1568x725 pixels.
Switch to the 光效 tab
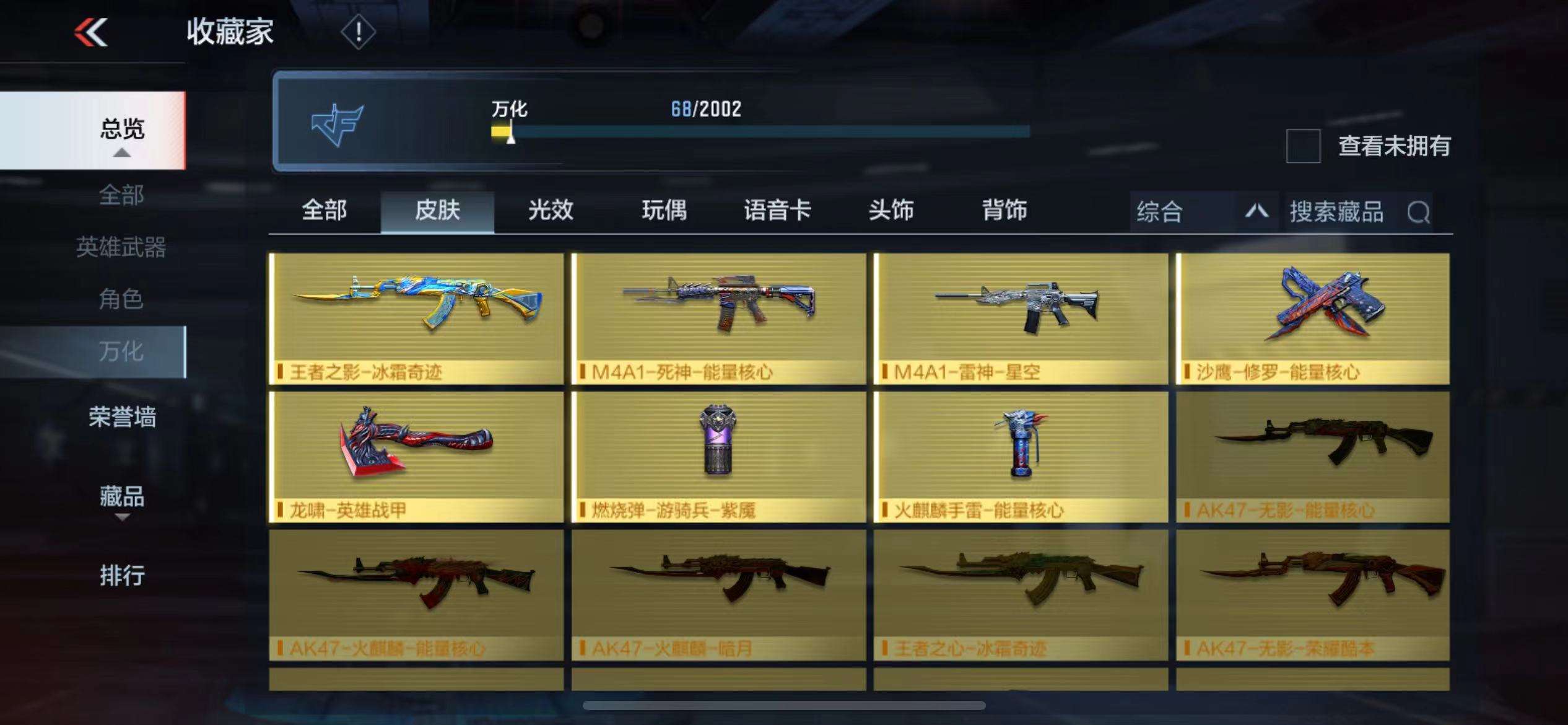click(x=551, y=211)
